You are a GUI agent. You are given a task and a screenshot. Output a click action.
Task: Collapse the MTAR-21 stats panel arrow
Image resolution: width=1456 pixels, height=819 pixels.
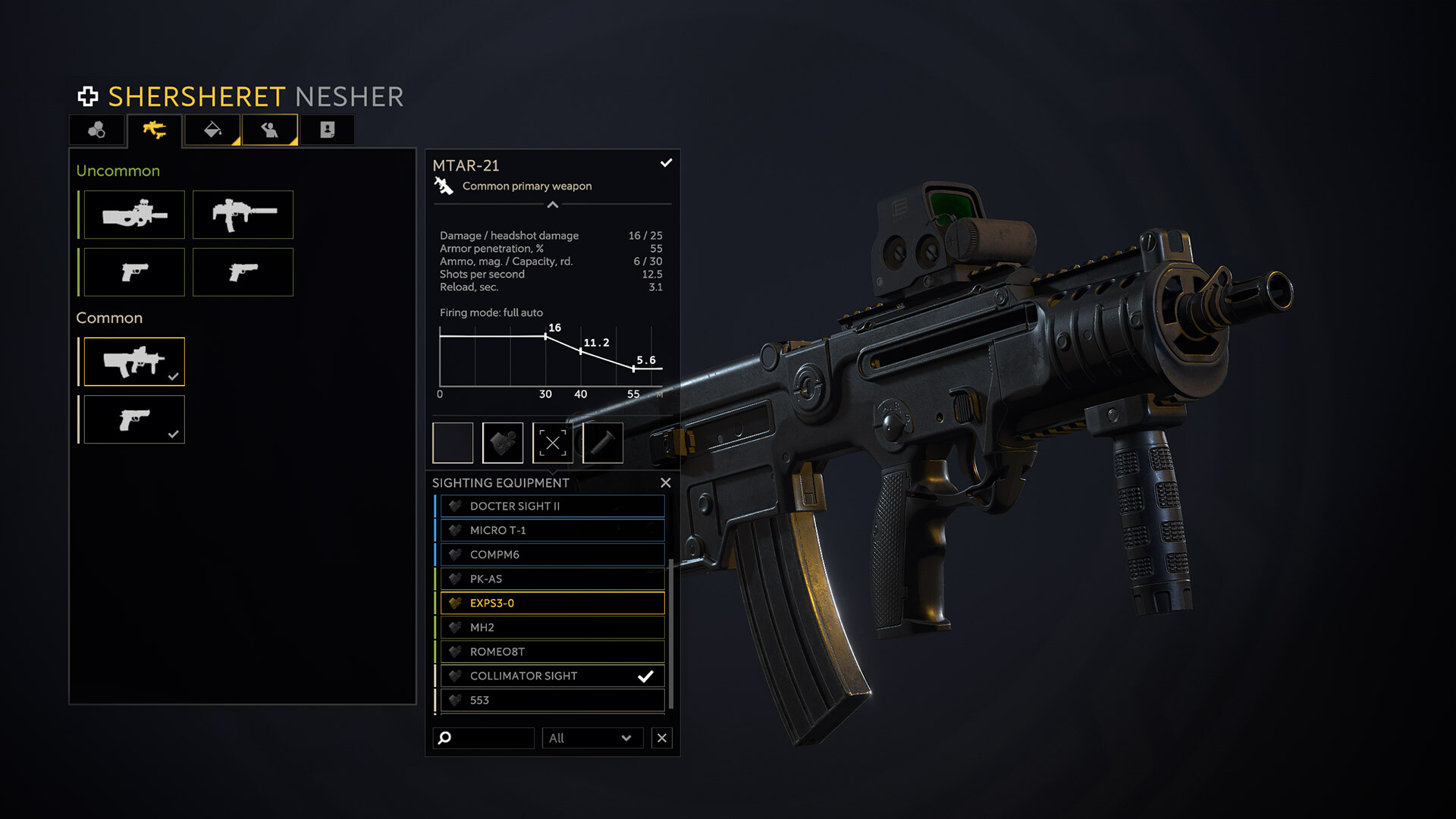pos(553,205)
